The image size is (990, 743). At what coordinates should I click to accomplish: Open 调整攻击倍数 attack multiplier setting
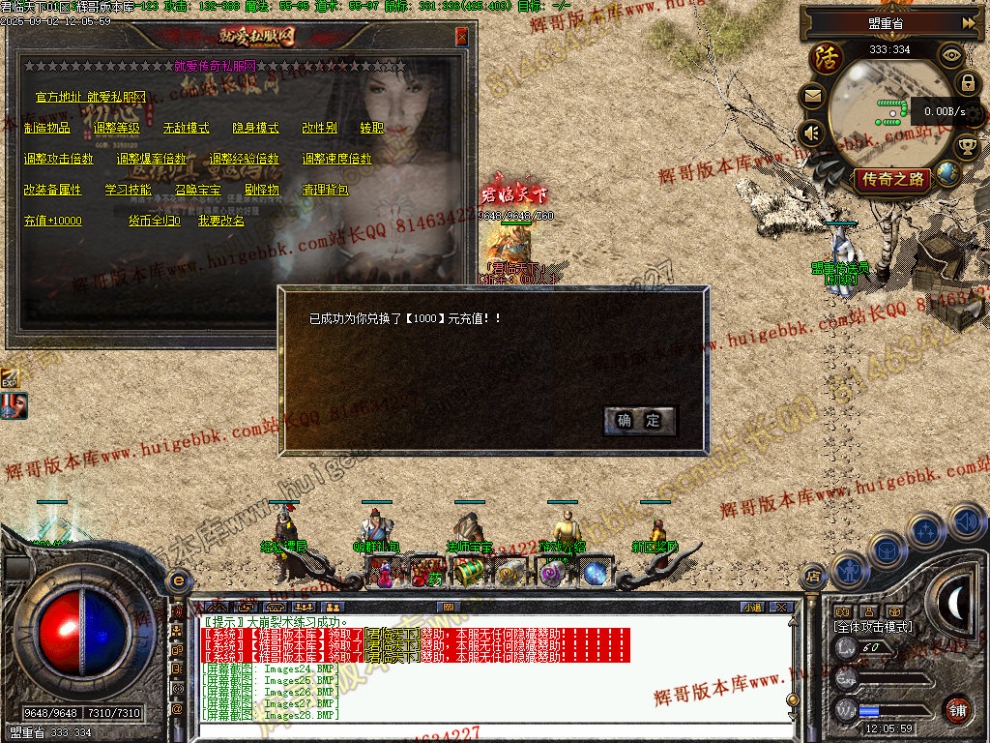pos(59,159)
